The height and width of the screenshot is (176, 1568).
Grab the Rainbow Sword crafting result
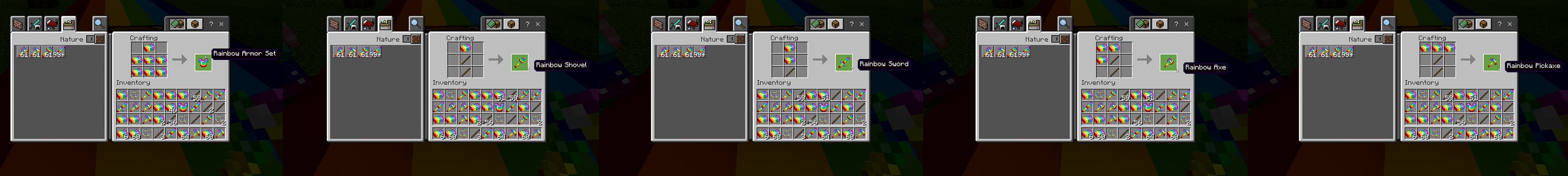pos(843,62)
